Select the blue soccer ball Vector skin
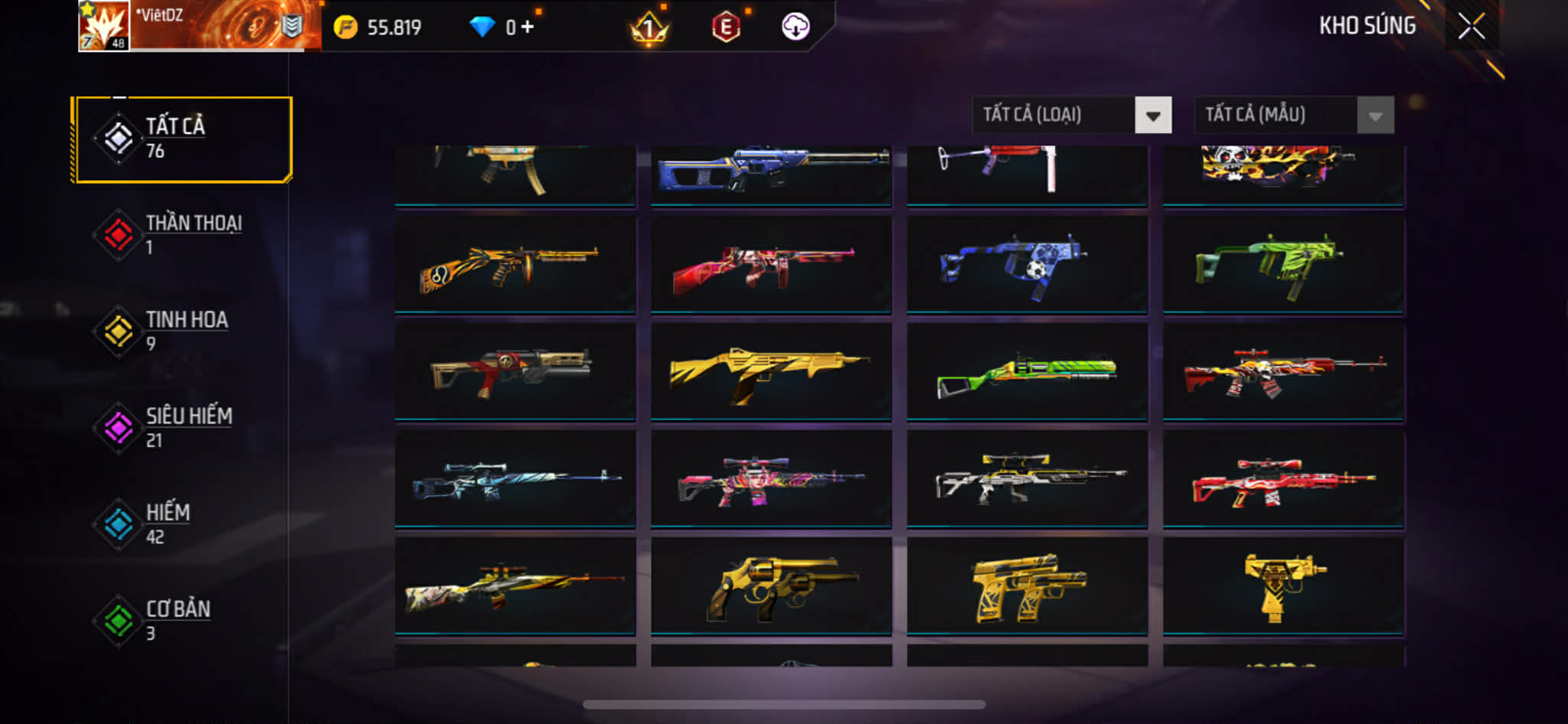 [1027, 265]
